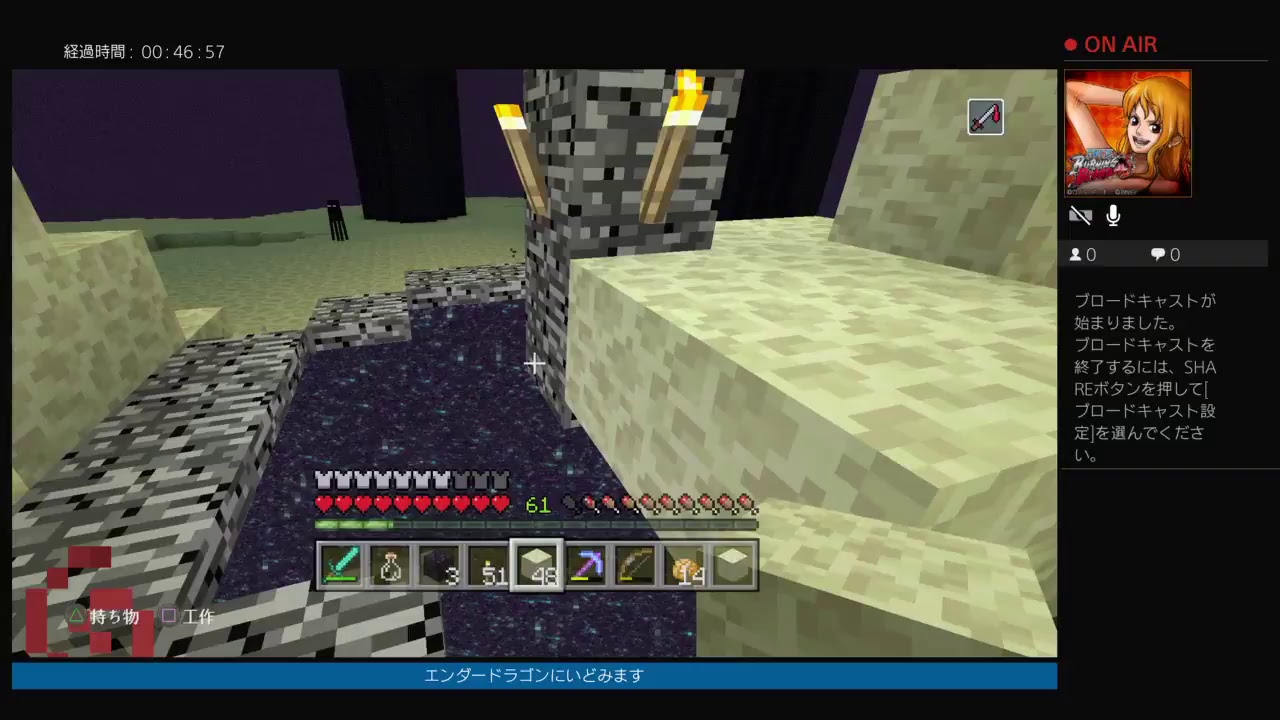Select the diamond sword in the hotbar
1280x720 pixels.
click(x=343, y=565)
